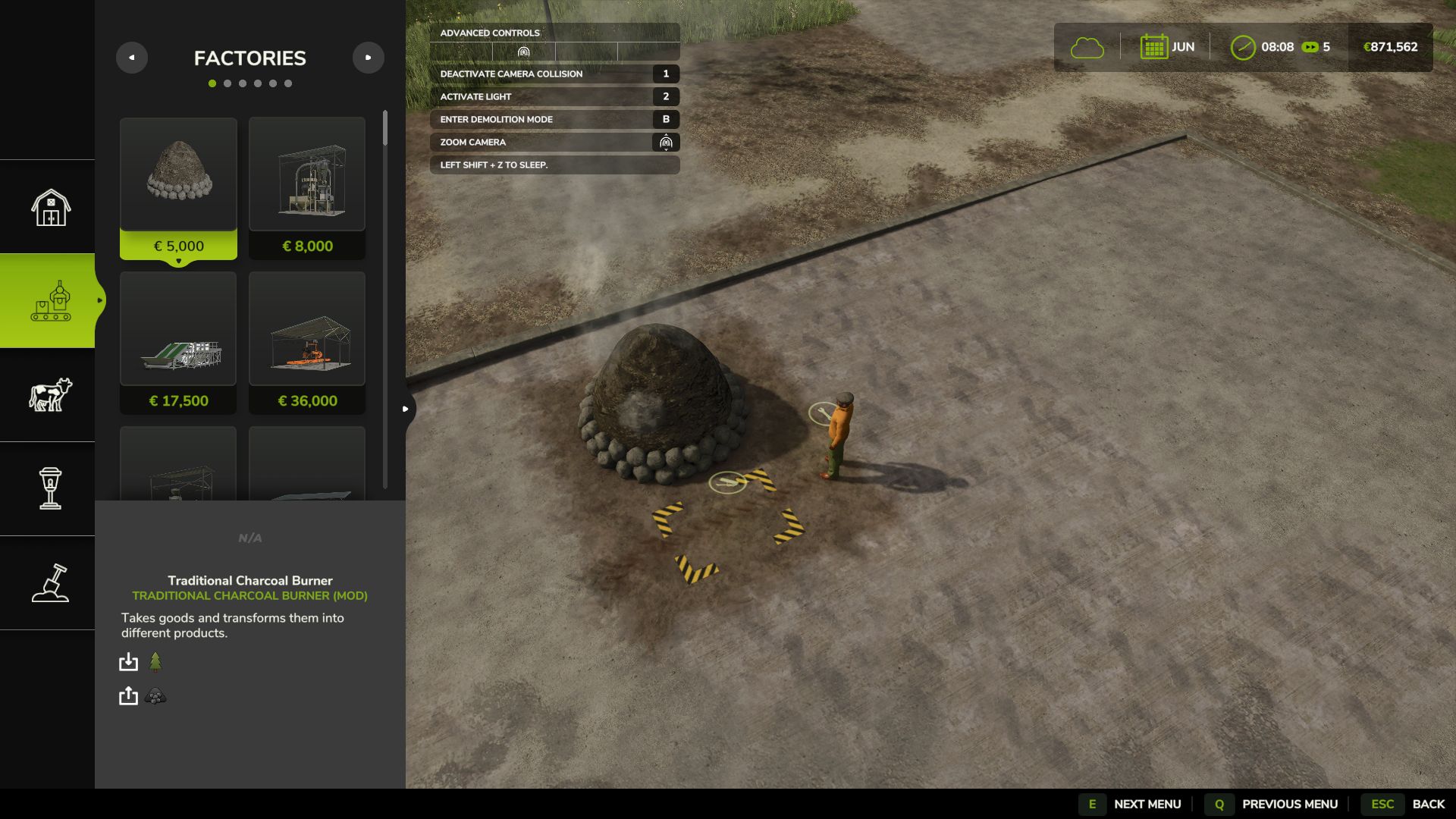The image size is (1456, 819).
Task: Go to next construction category with right arrow
Action: [369, 58]
